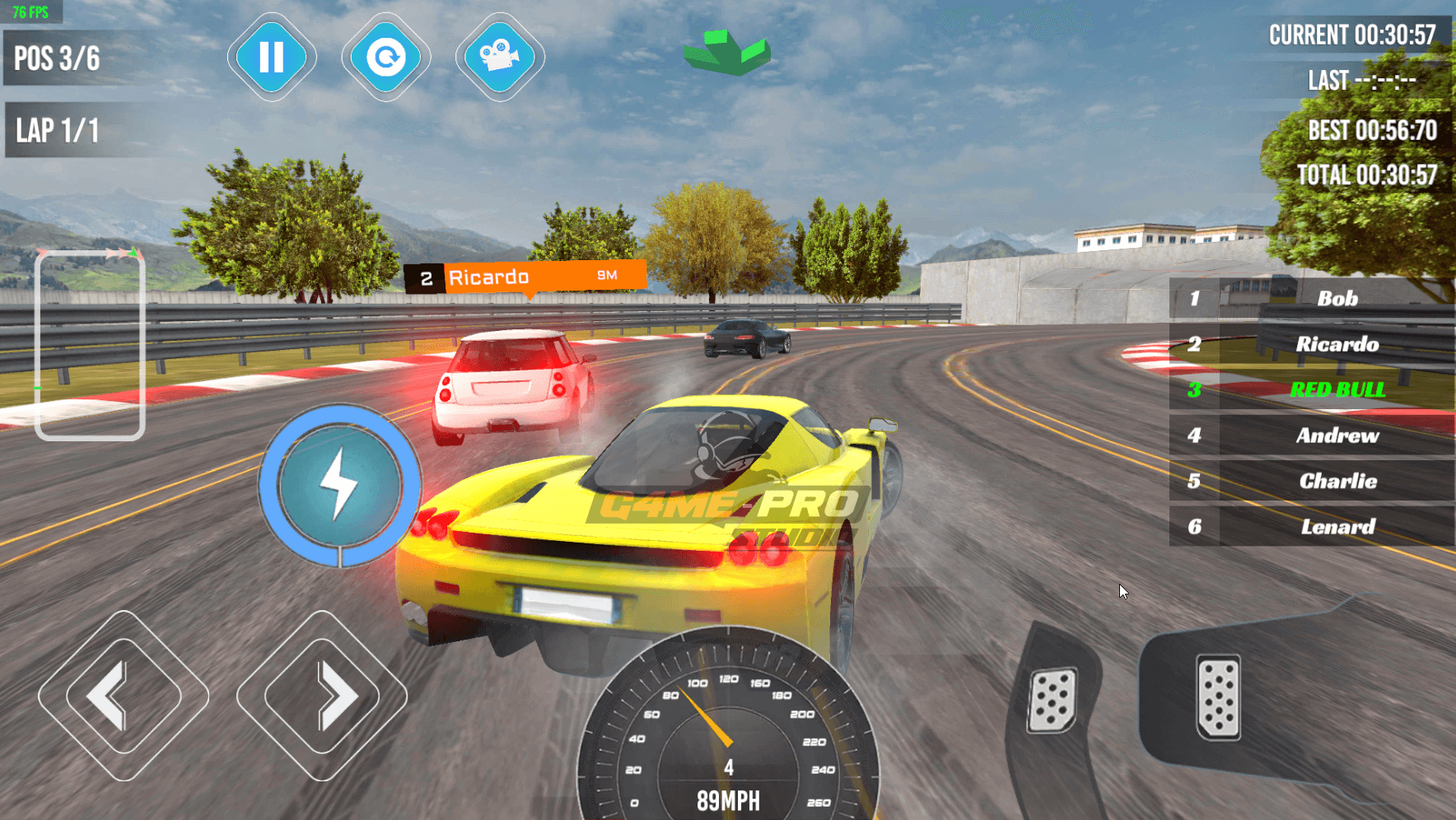Tap the brake pedal

pos(1052,700)
